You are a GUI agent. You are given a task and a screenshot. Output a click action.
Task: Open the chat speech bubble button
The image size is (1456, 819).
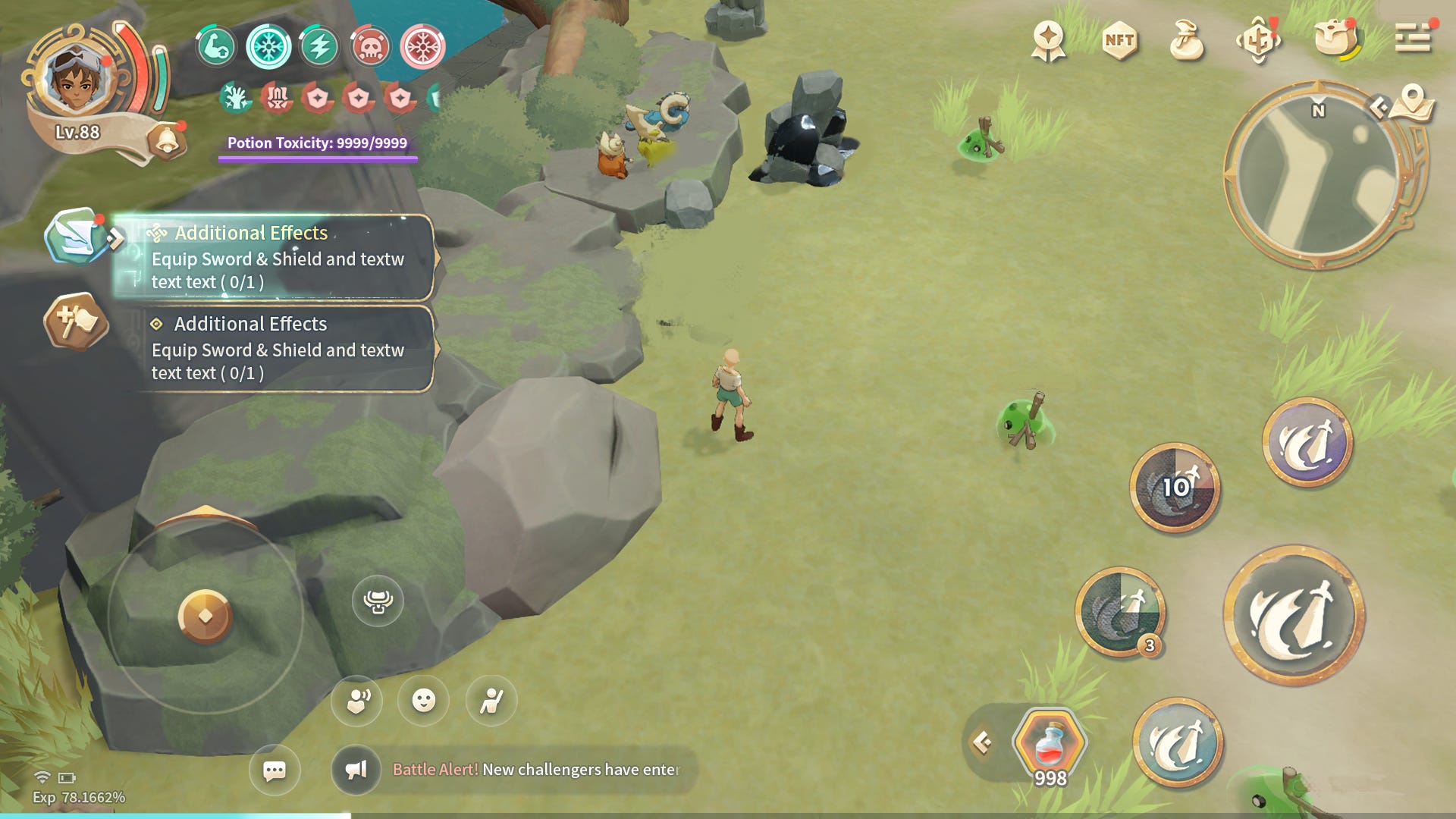tap(275, 770)
